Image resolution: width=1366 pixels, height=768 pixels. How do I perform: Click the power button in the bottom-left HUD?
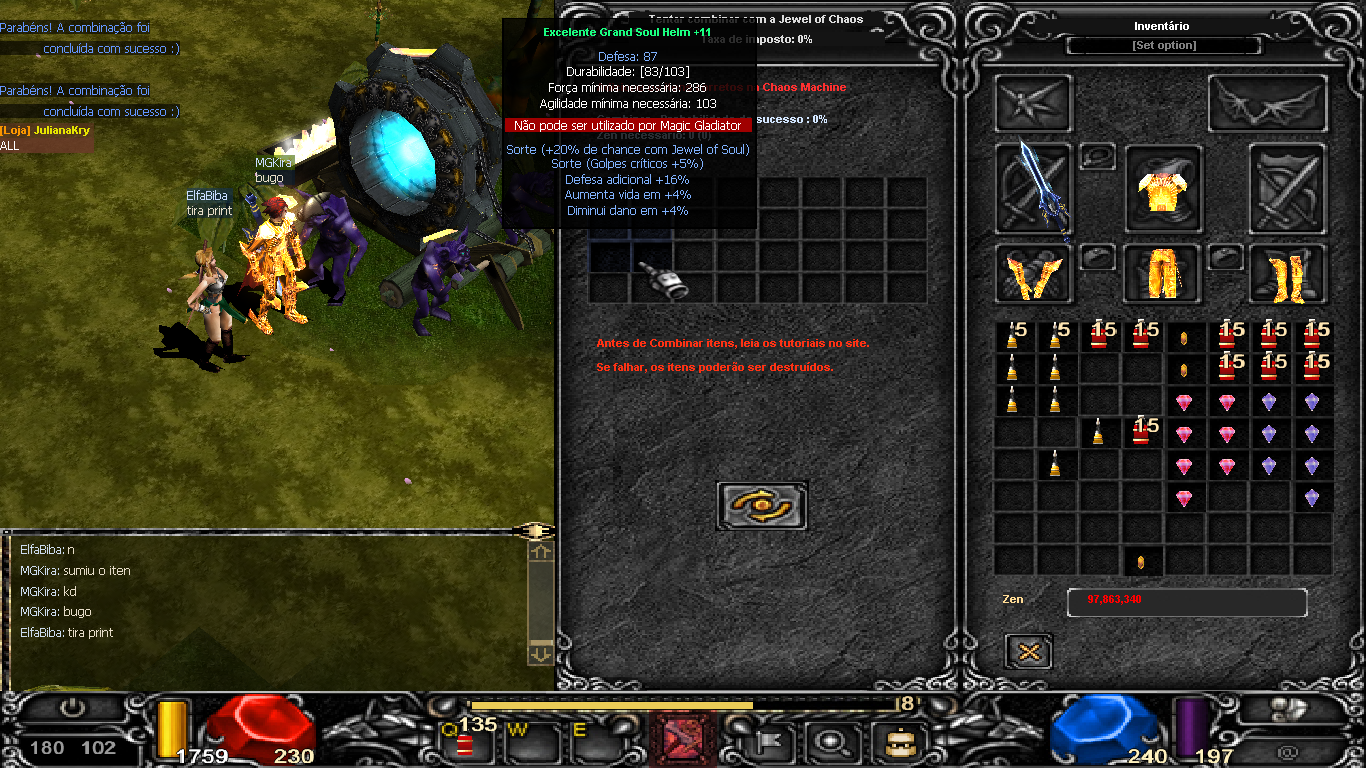pos(71,709)
